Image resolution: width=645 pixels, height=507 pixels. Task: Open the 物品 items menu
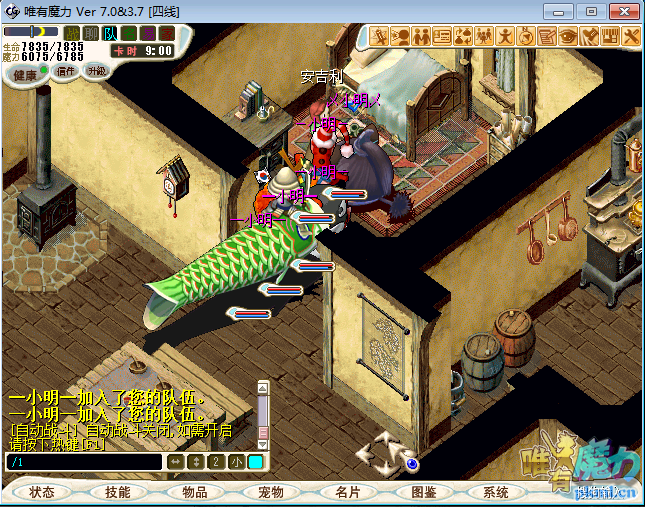(194, 492)
